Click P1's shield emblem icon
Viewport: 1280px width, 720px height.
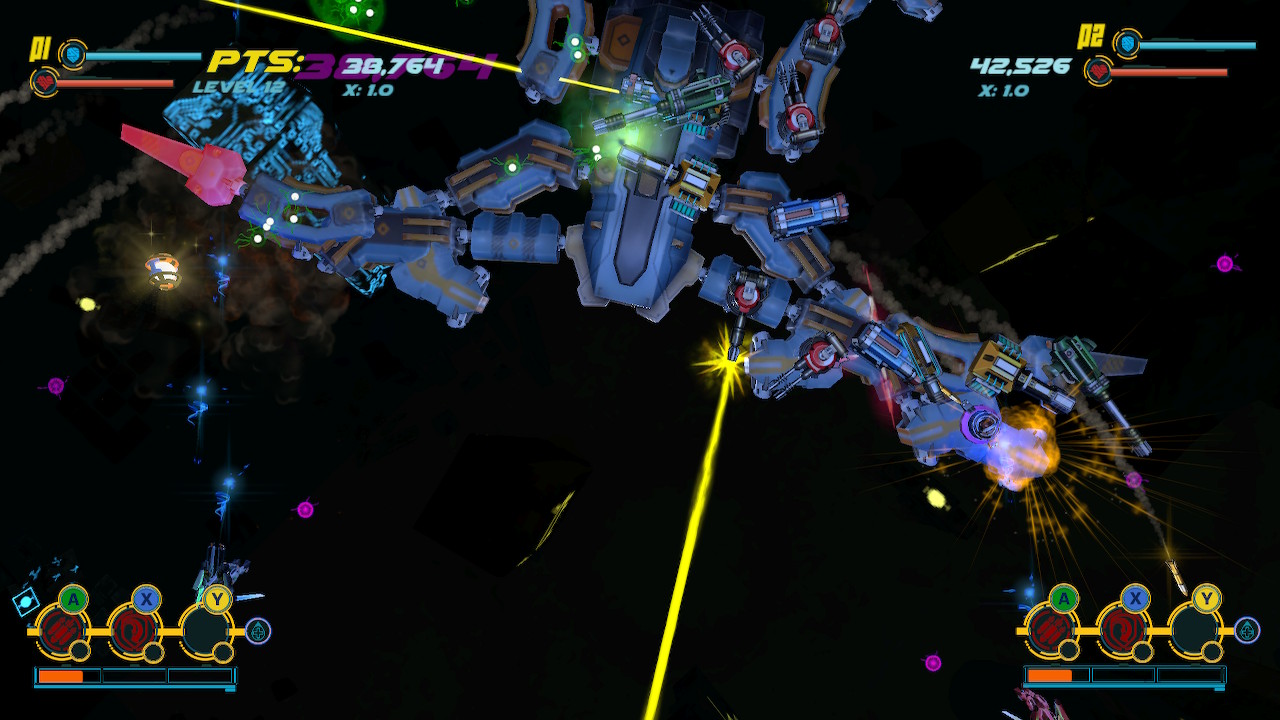pyautogui.click(x=73, y=55)
